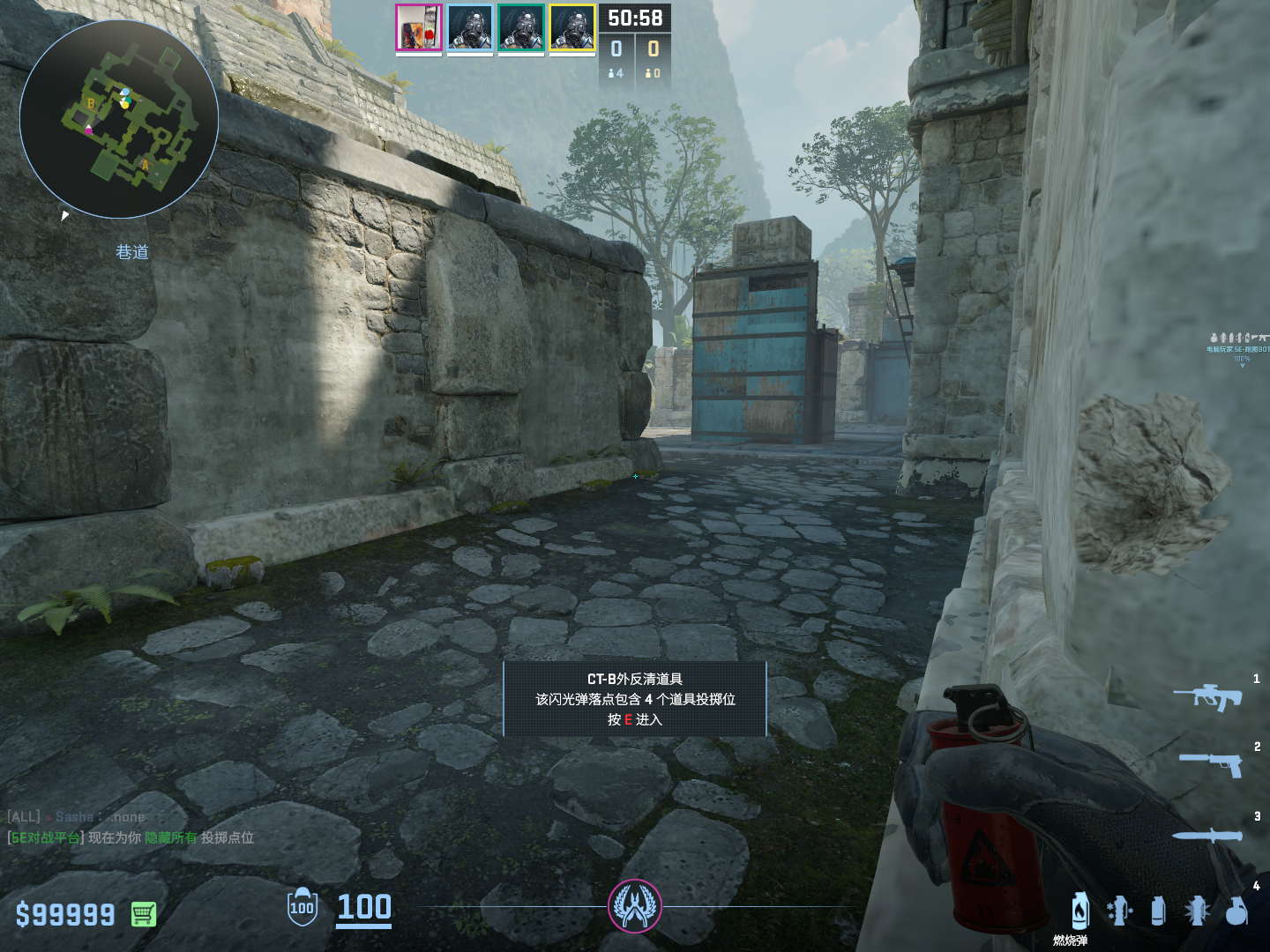This screenshot has width=1270, height=952.
Task: Select the primary rifle in slot 1
Action: point(1207,697)
